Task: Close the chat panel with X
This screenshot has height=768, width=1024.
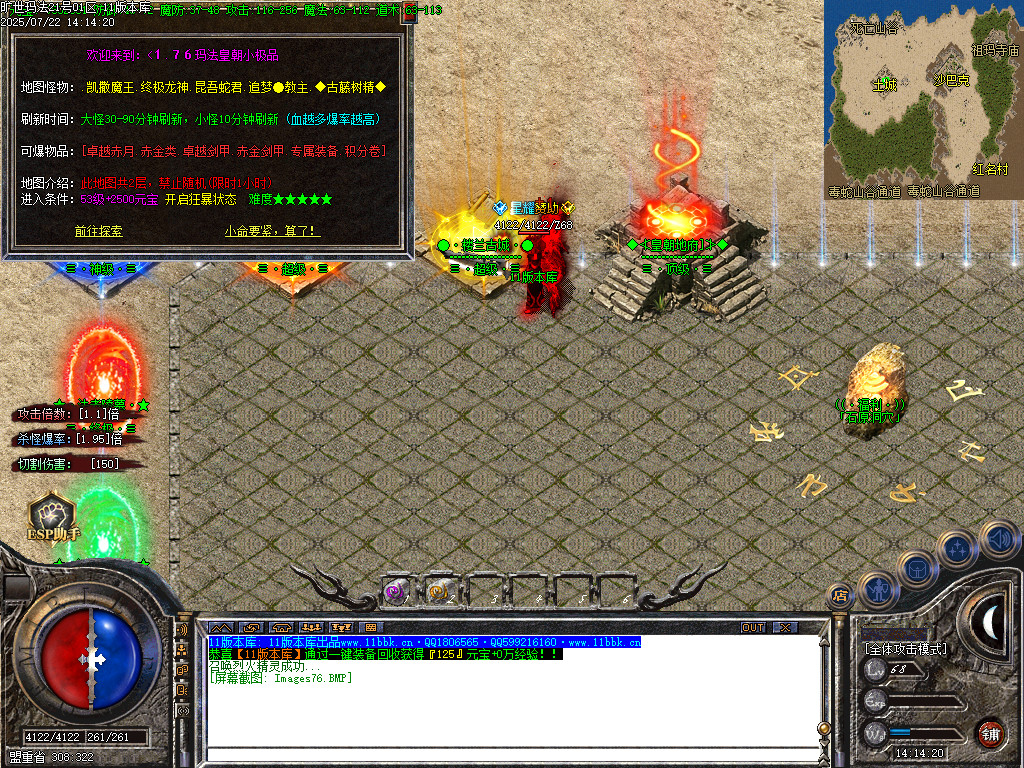Action: [787, 627]
